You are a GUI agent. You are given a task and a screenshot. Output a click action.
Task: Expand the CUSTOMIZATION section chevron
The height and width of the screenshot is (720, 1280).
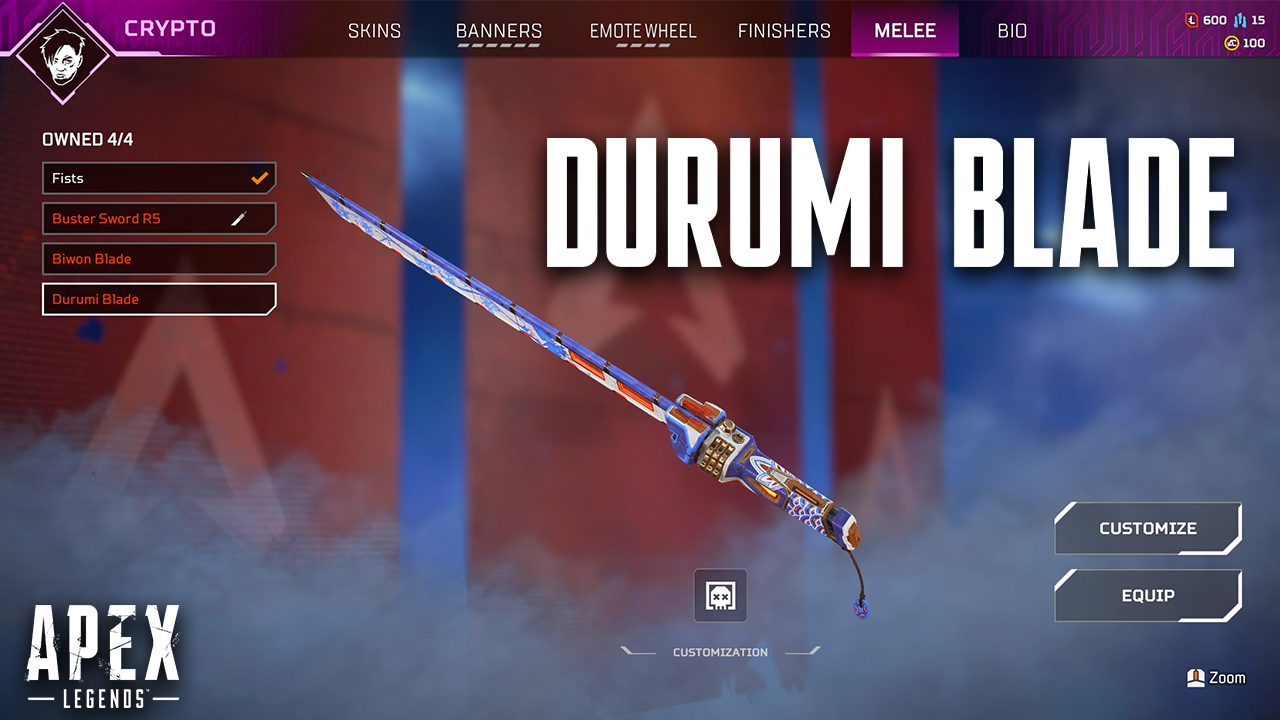click(x=720, y=651)
